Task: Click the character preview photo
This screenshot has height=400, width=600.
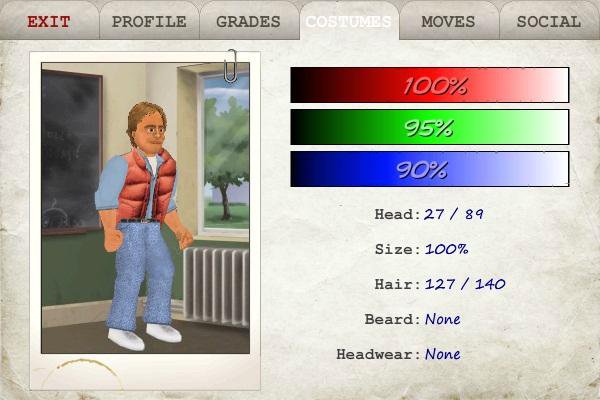Action: [x=145, y=208]
